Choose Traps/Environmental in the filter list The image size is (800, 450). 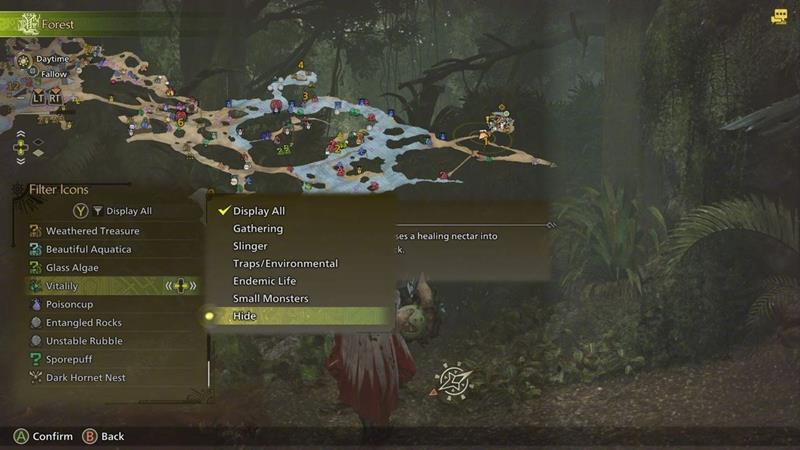tap(285, 264)
